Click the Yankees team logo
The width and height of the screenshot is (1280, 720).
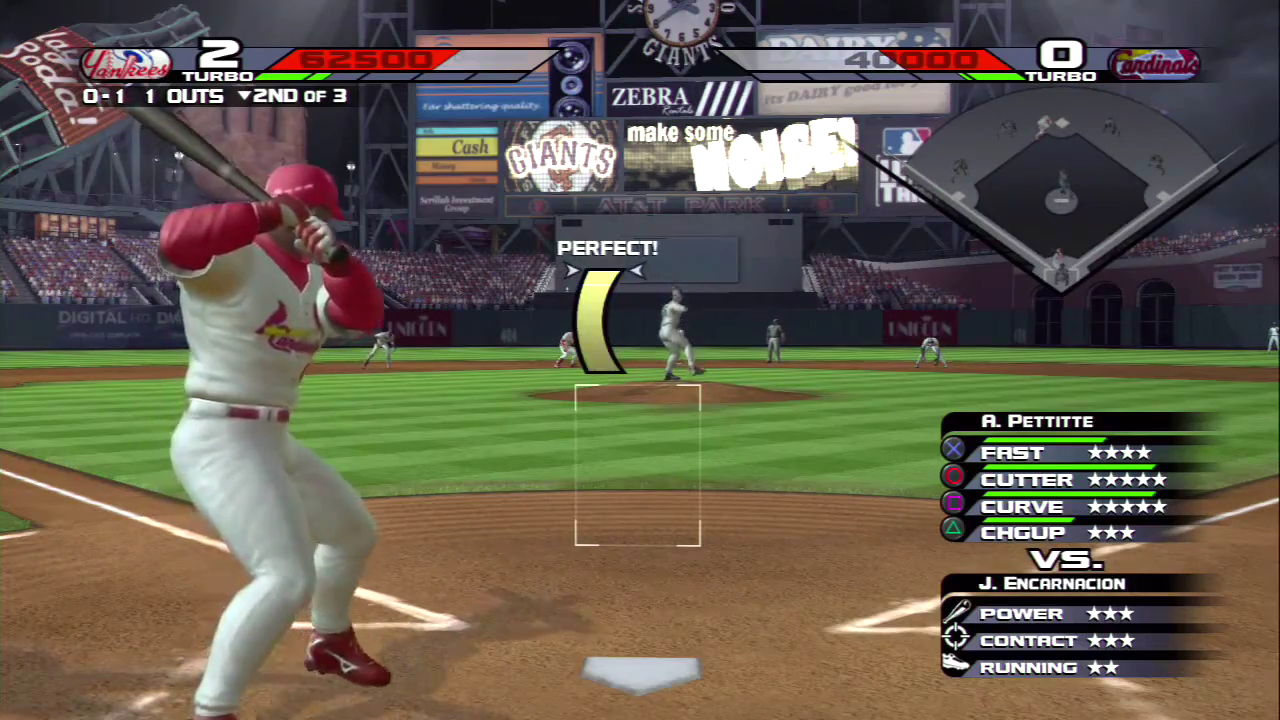point(126,65)
